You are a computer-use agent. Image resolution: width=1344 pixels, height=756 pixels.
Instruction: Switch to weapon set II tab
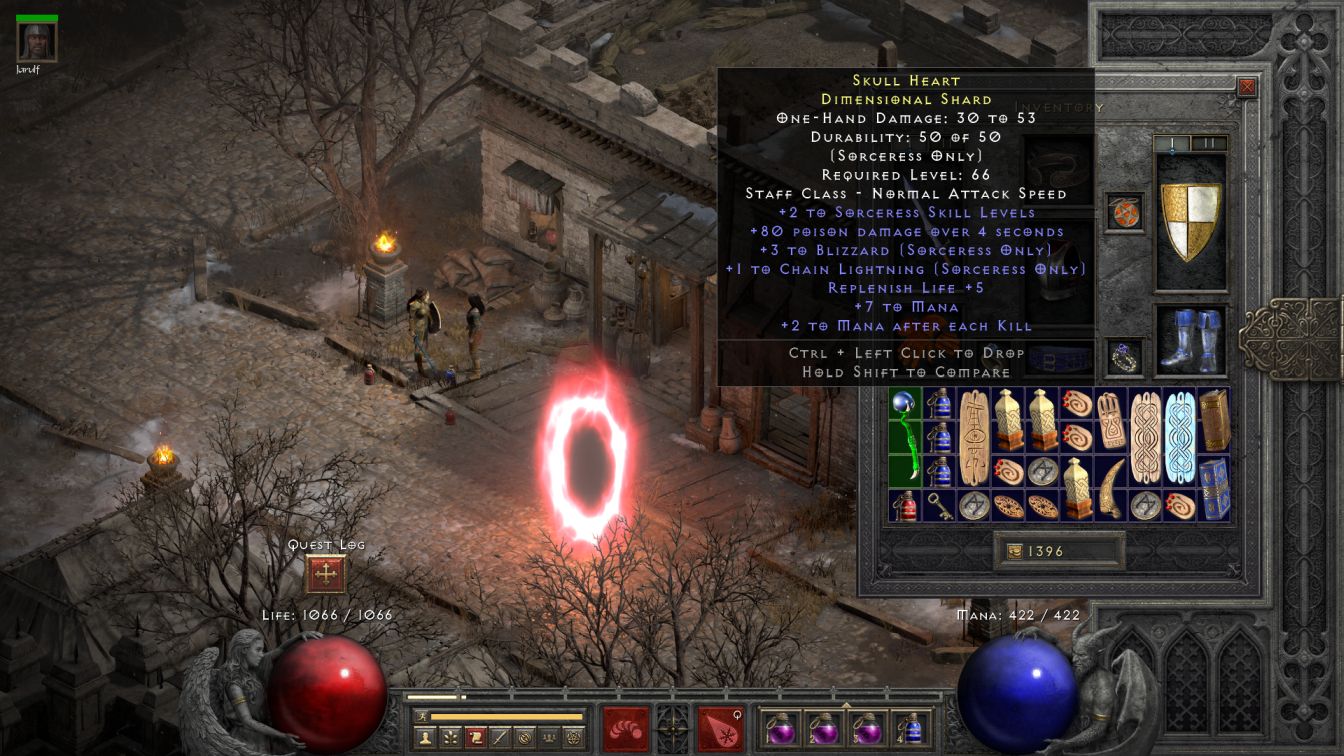pyautogui.click(x=1209, y=143)
